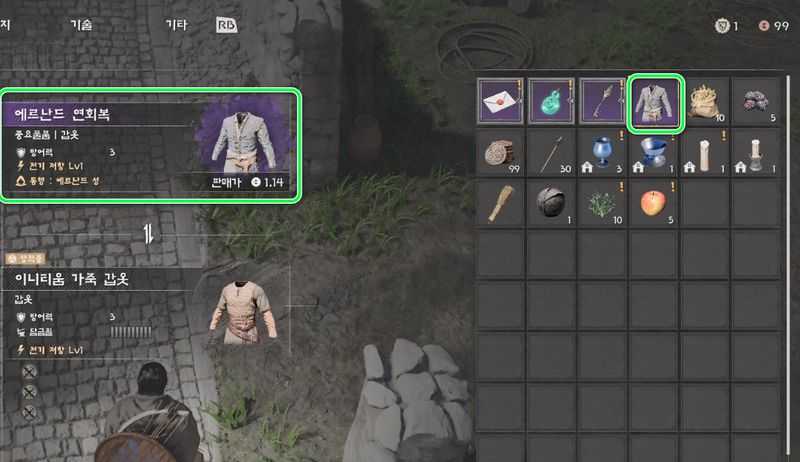Select the straw broom slot
Image resolution: width=800 pixels, height=462 pixels.
[502, 204]
